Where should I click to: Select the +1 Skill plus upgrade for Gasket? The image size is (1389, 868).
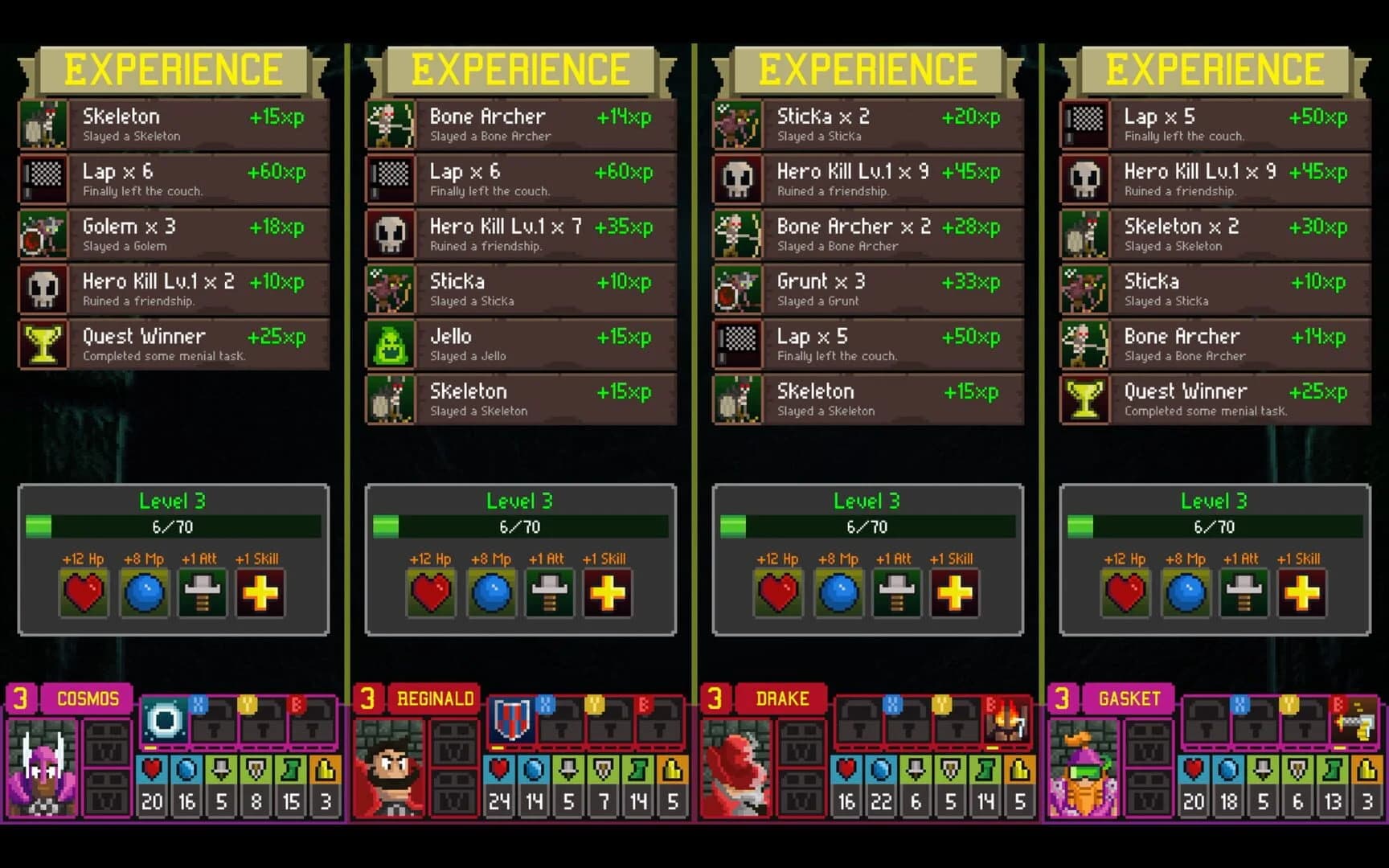(1301, 593)
